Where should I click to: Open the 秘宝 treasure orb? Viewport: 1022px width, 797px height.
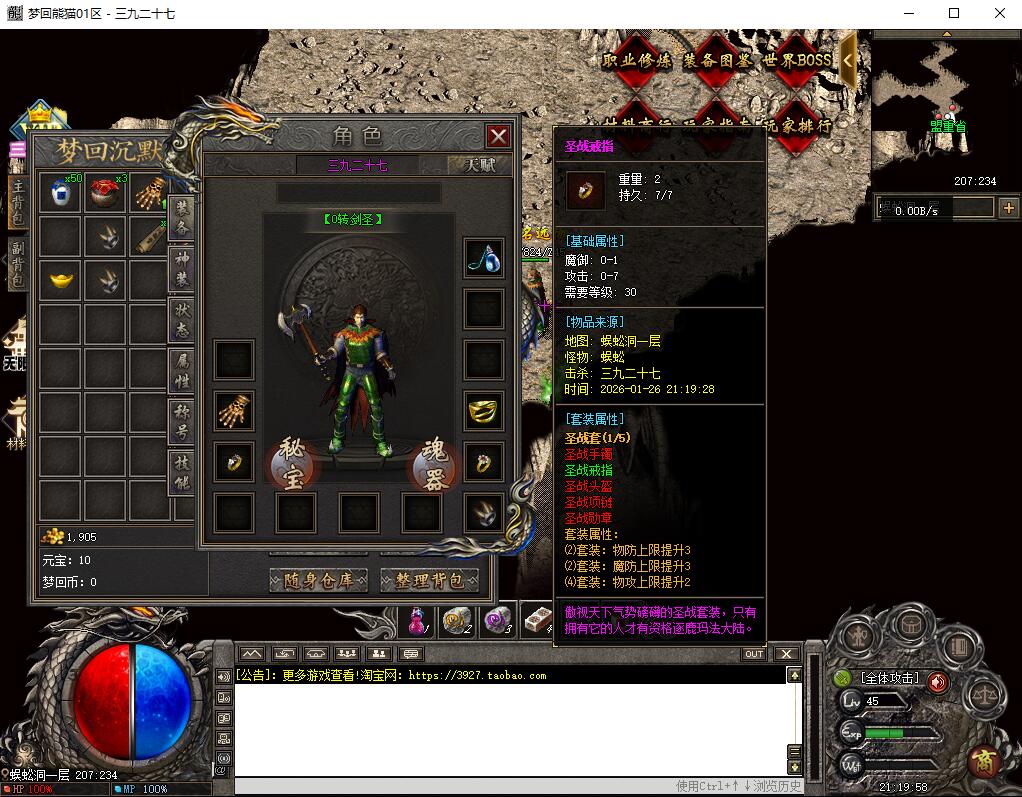click(x=291, y=465)
